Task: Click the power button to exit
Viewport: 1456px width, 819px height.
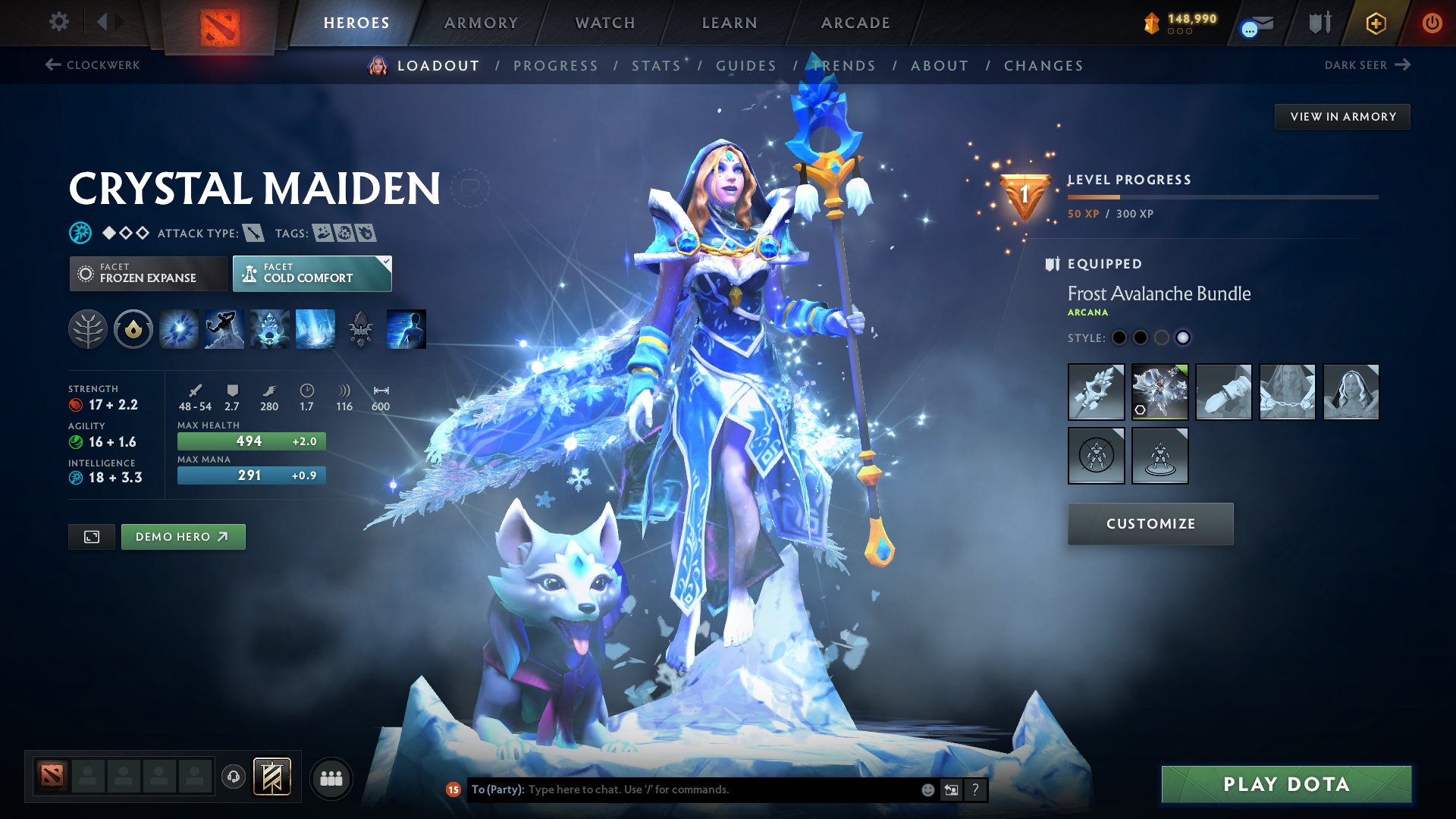Action: (x=1432, y=23)
